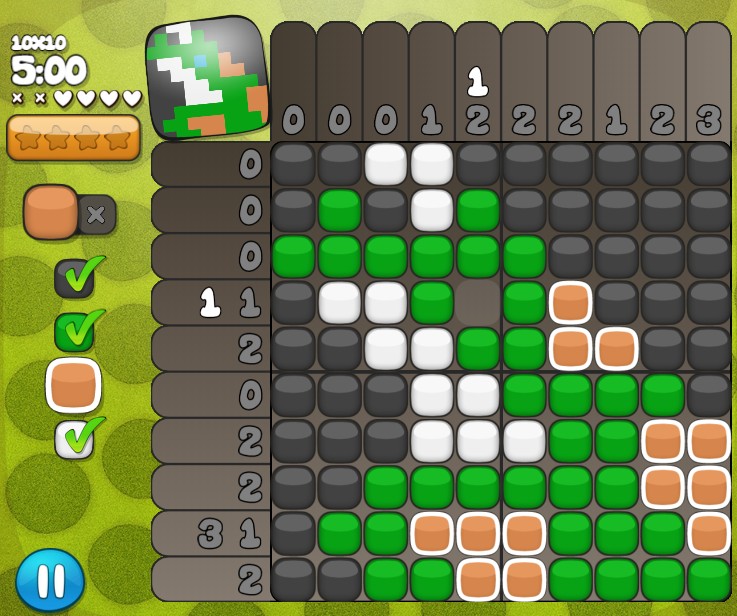Select the white color swatch

(74, 439)
